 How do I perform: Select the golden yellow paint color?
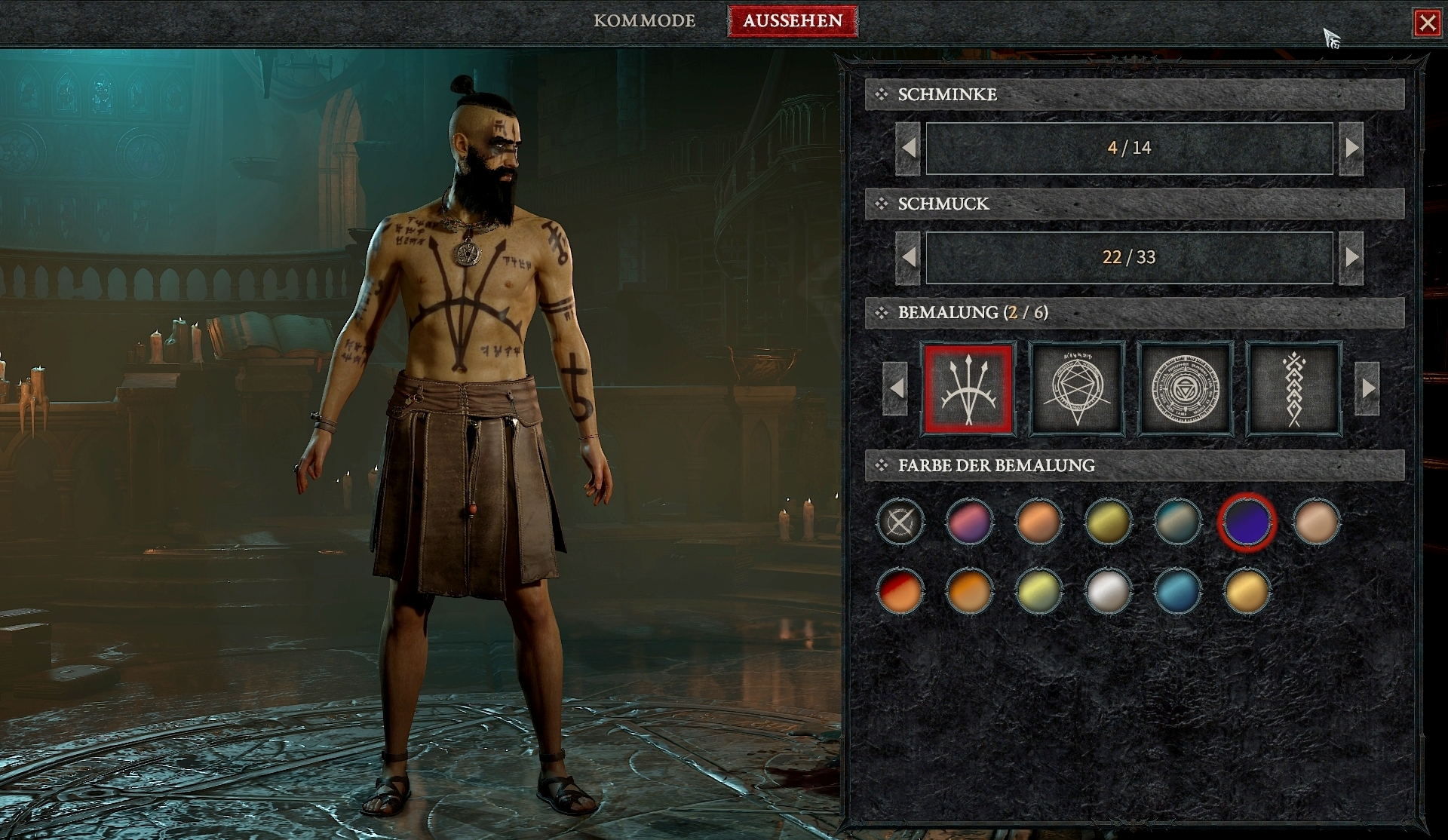click(x=1247, y=590)
